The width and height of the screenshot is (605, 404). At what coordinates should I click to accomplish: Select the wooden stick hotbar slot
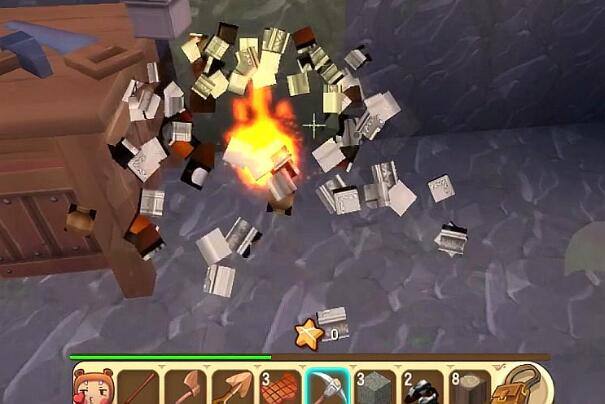pyautogui.click(x=141, y=387)
